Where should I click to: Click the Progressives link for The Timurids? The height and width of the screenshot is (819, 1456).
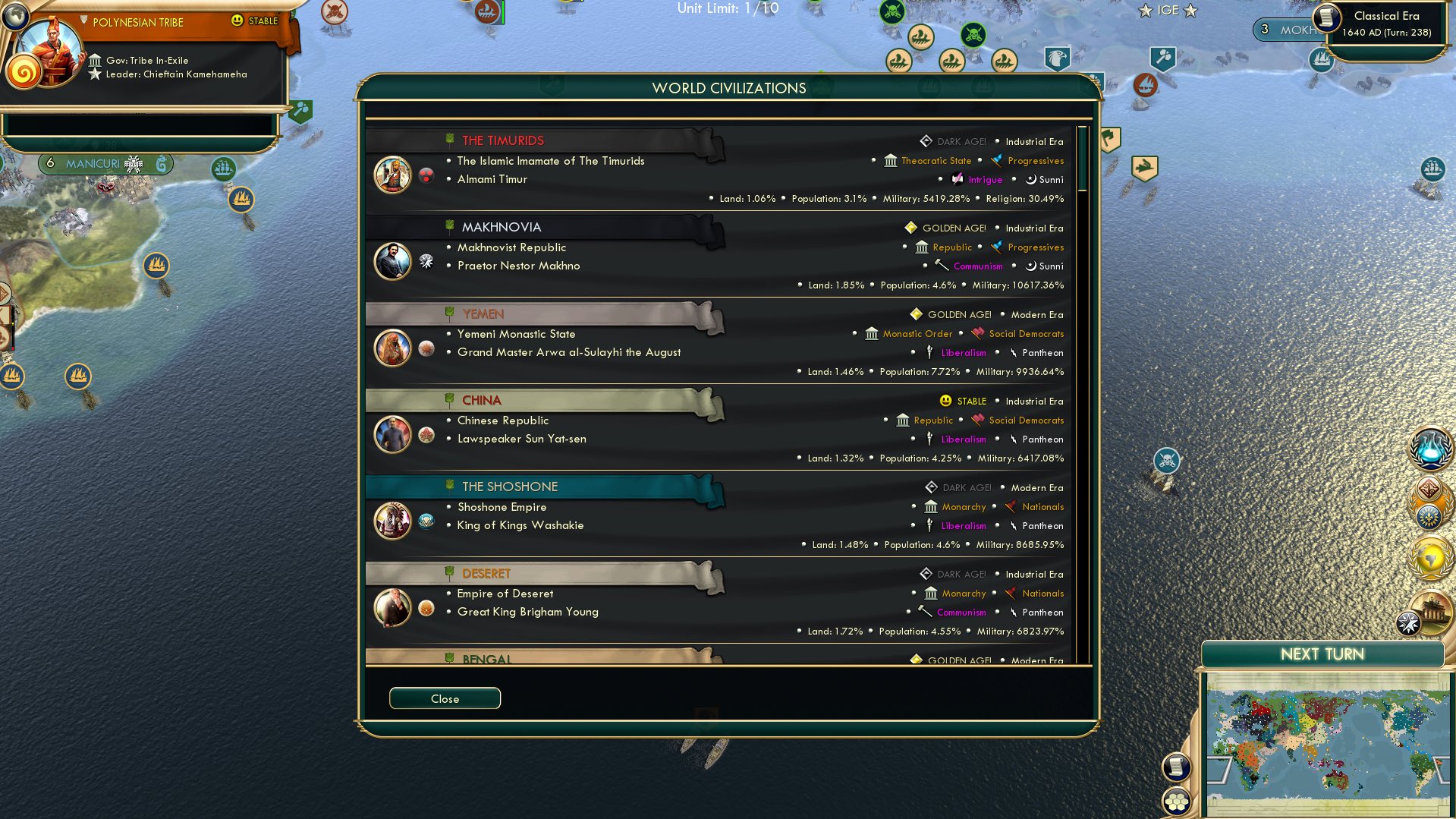[1035, 160]
